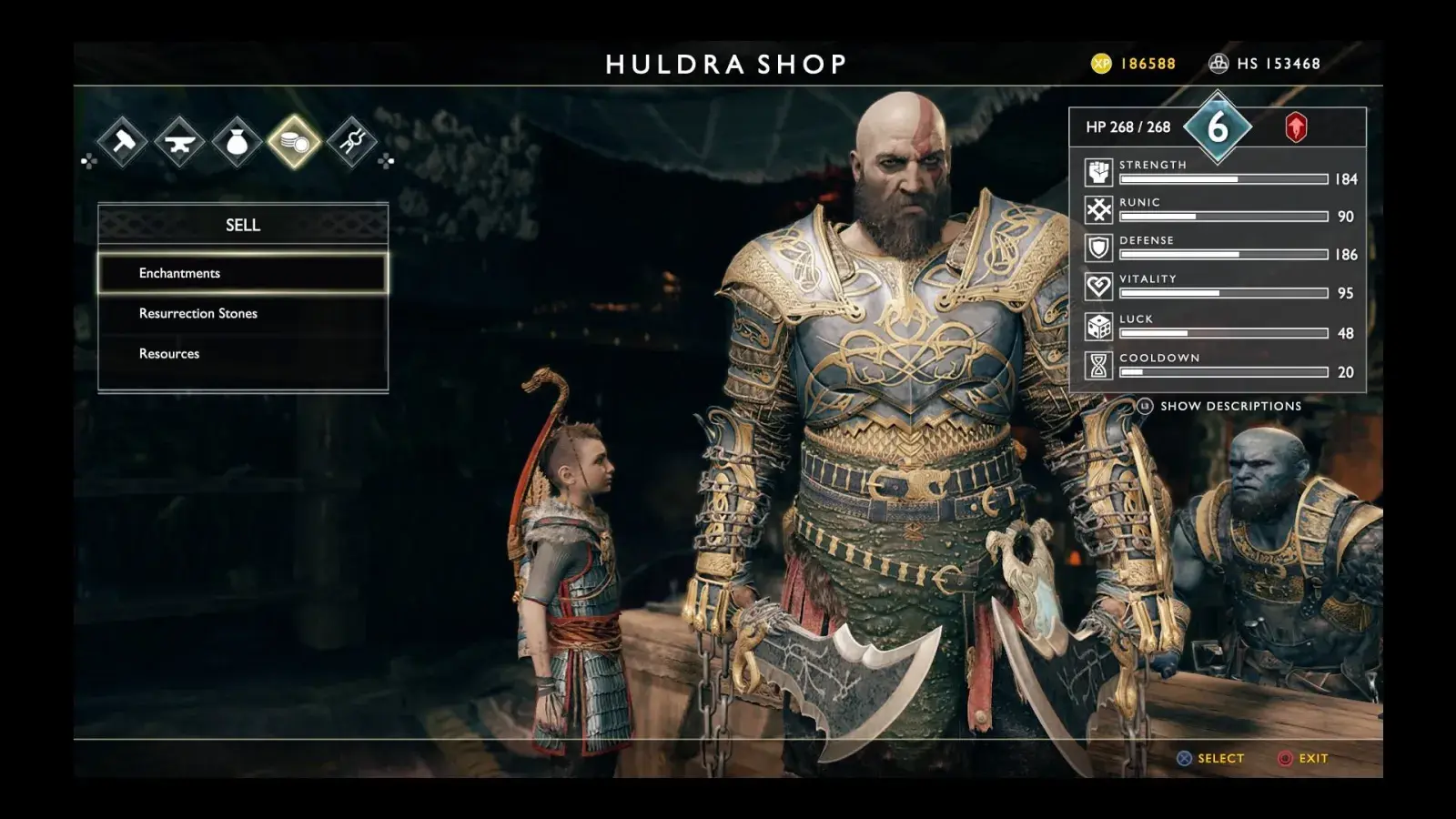Viewport: 1456px width, 819px height.
Task: Open the anvil shop tab
Action: pyautogui.click(x=180, y=141)
